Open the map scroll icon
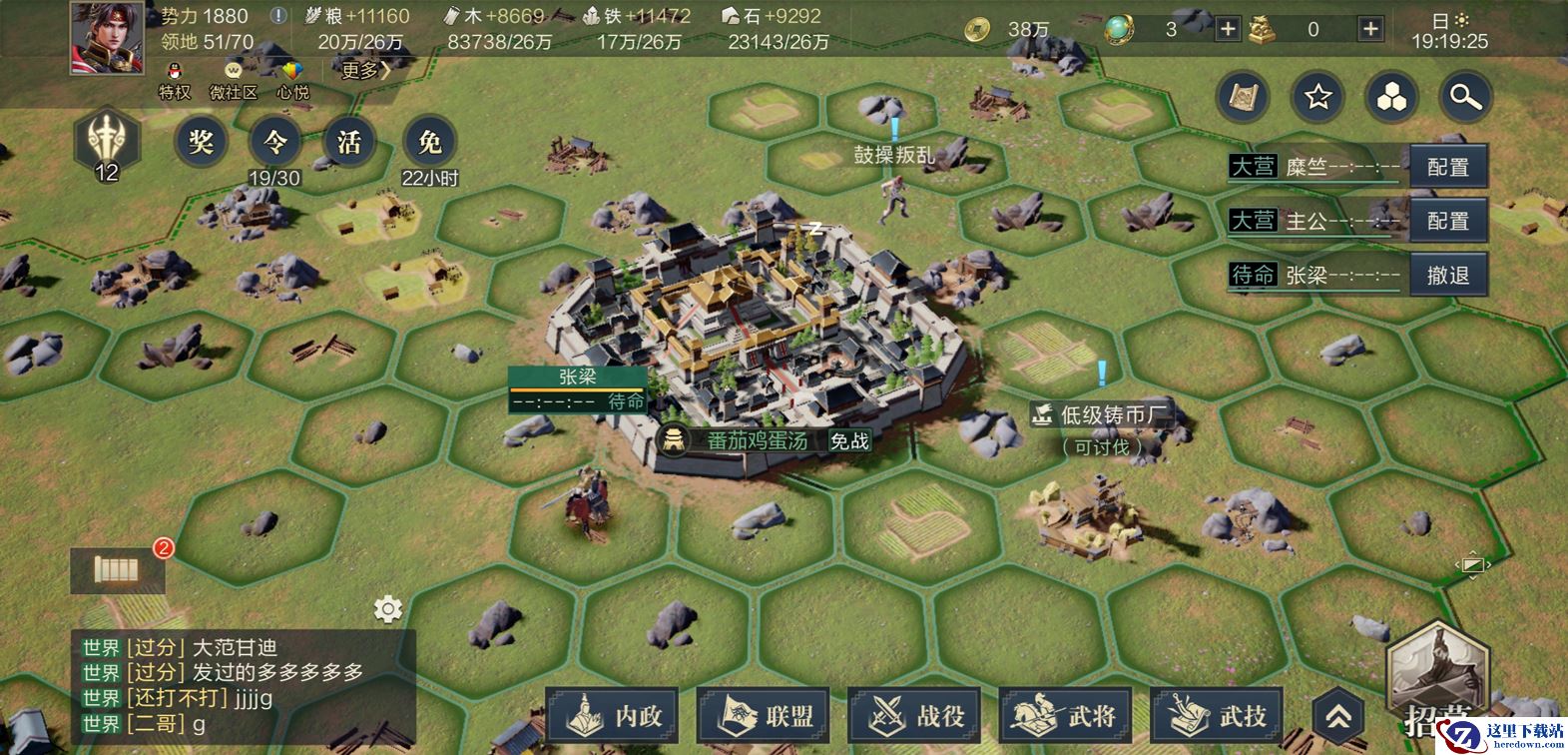The height and width of the screenshot is (755, 1568). (1243, 97)
